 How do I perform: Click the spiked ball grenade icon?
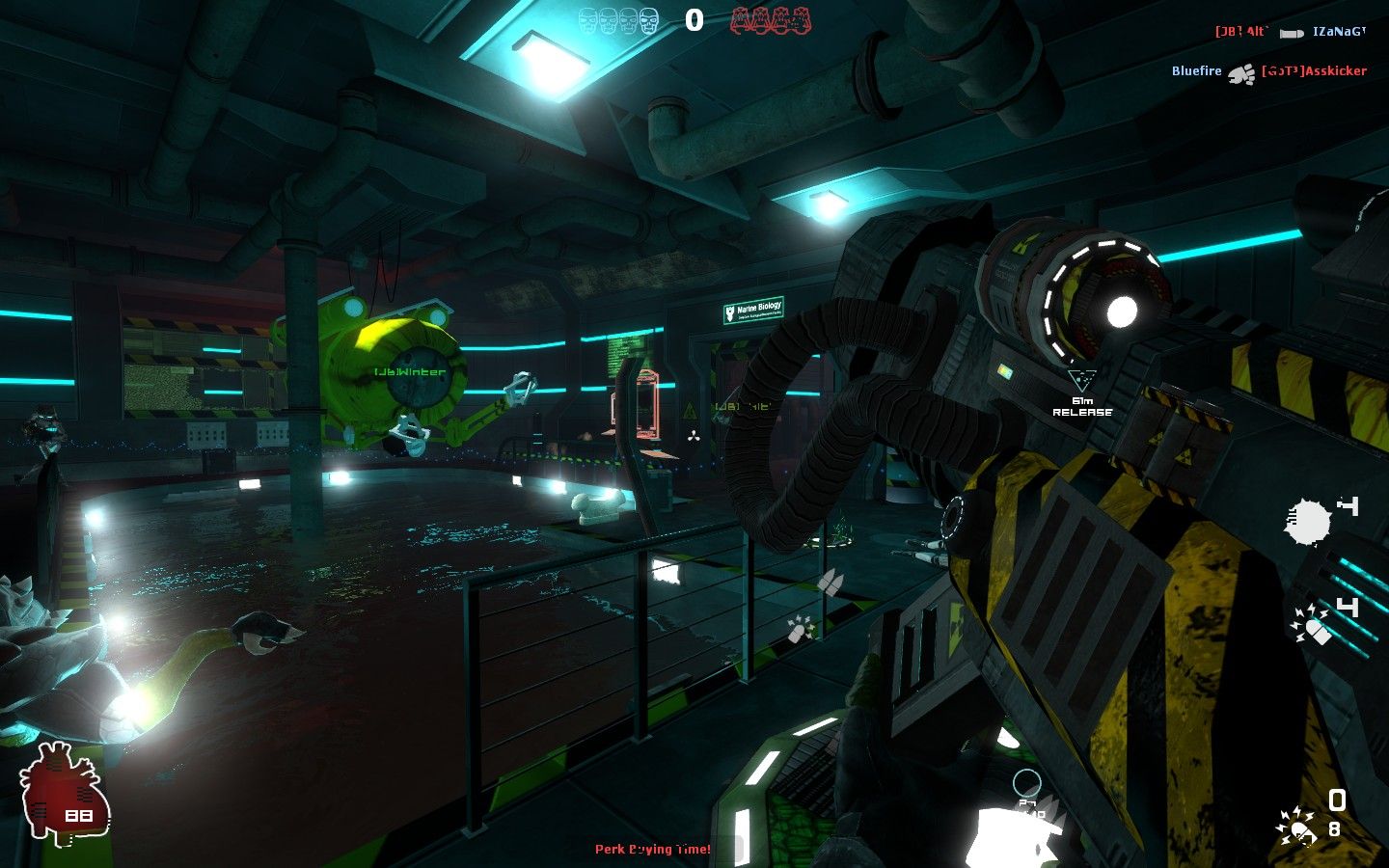point(1308,522)
